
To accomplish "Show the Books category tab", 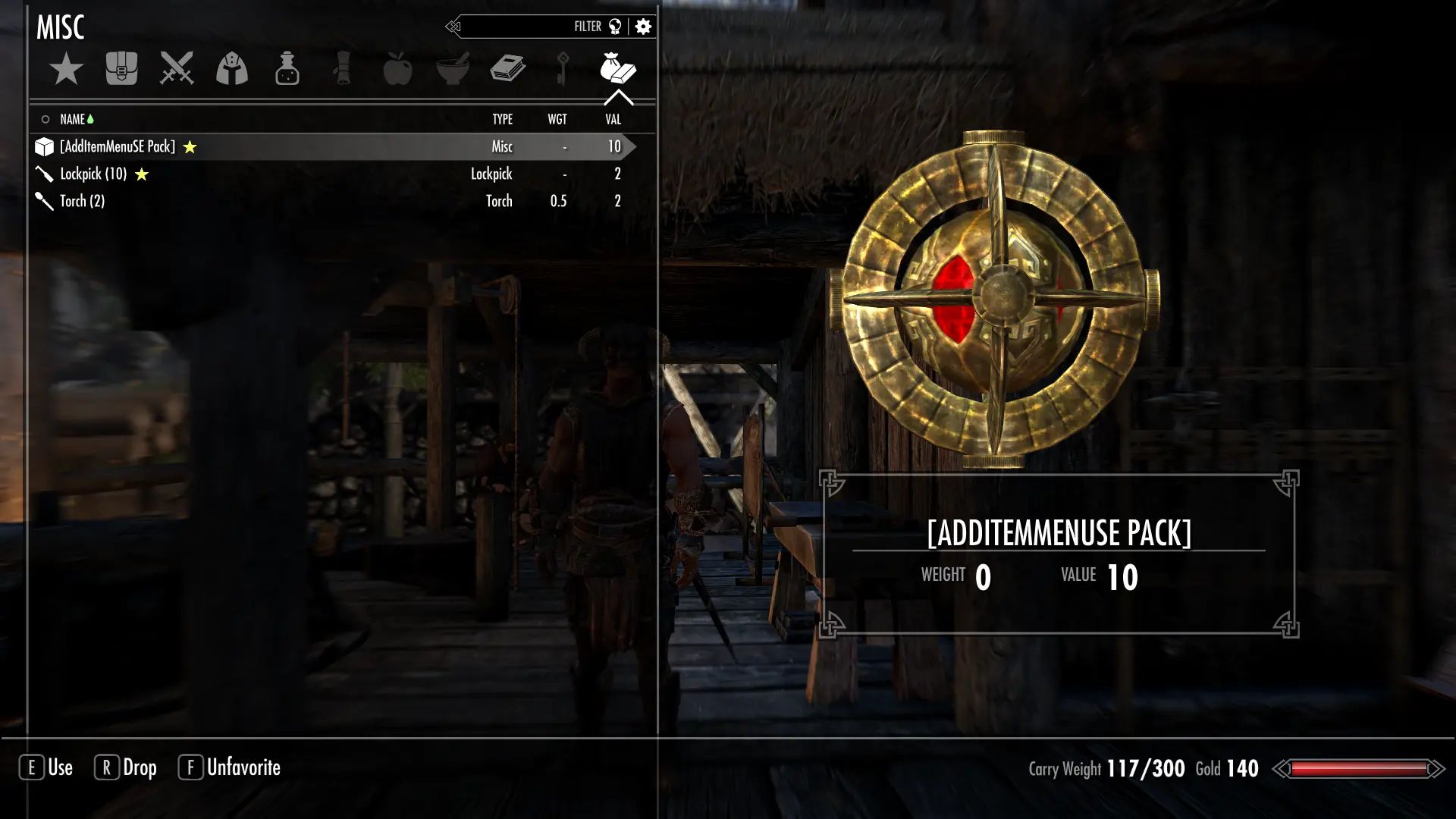I will point(508,69).
